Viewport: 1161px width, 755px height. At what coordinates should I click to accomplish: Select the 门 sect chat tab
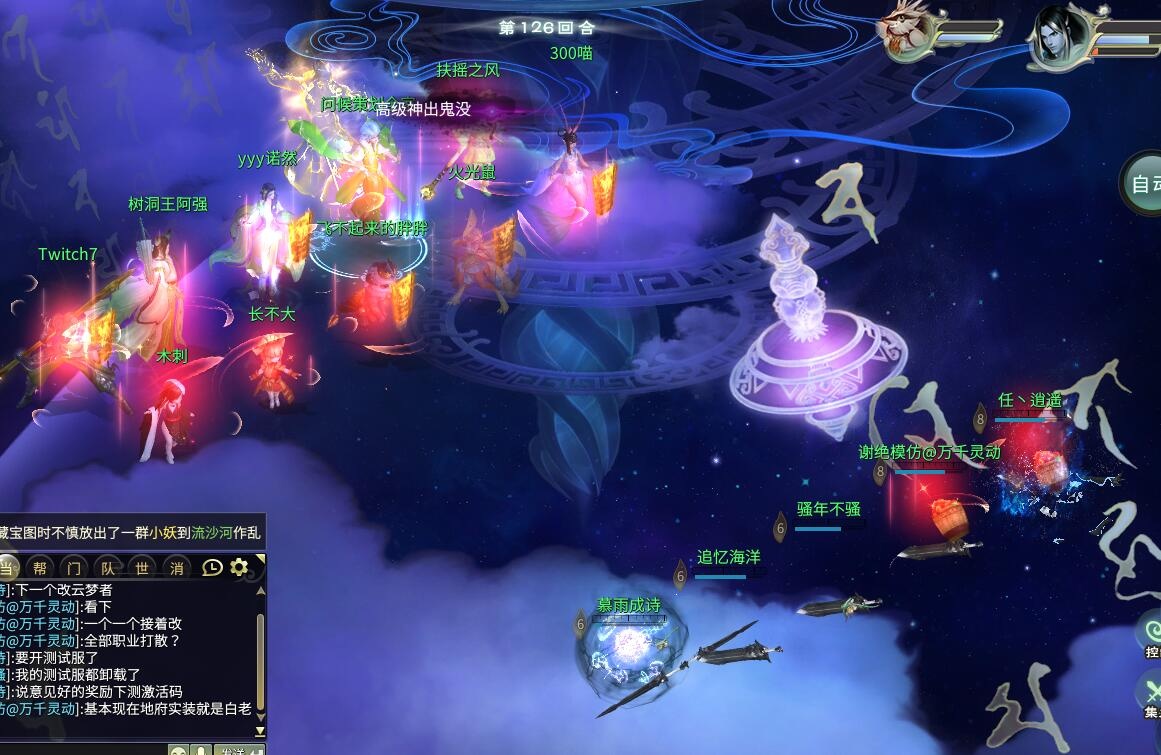(74, 567)
